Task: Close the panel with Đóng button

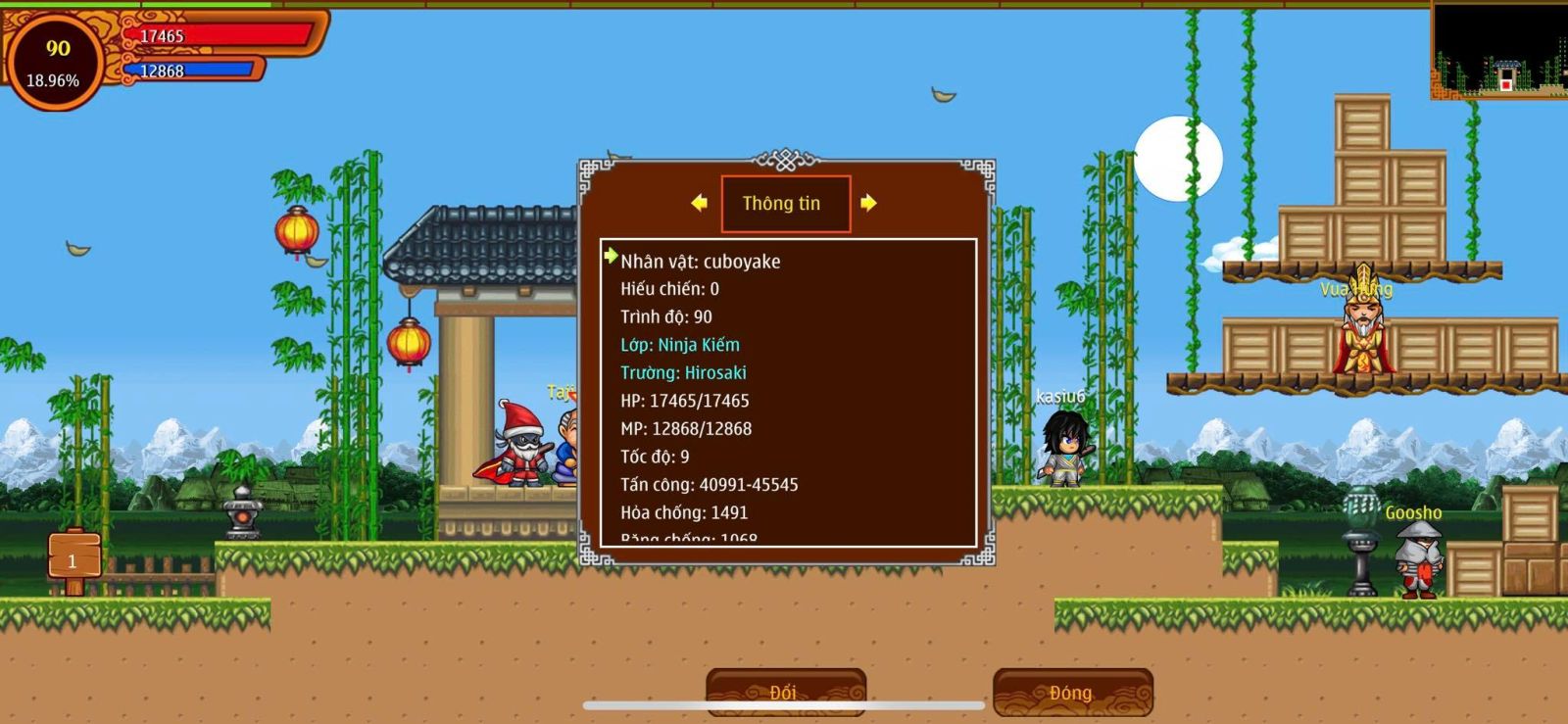Action: click(x=1072, y=692)
